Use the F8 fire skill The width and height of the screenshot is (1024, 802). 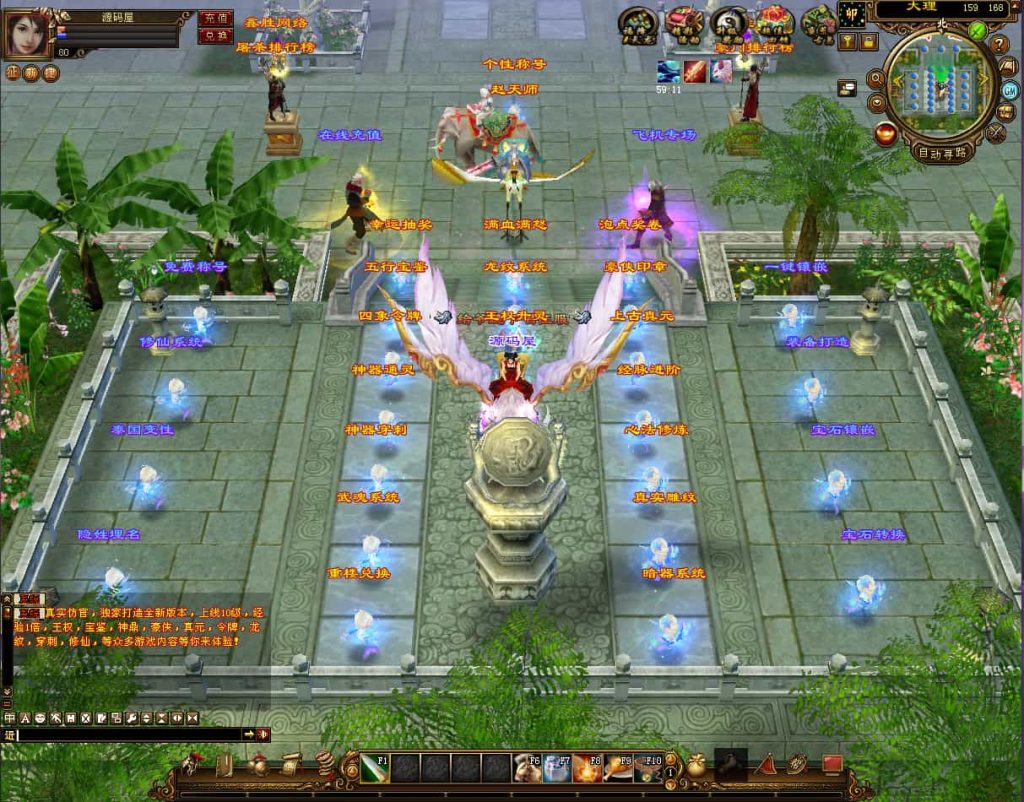pos(588,768)
